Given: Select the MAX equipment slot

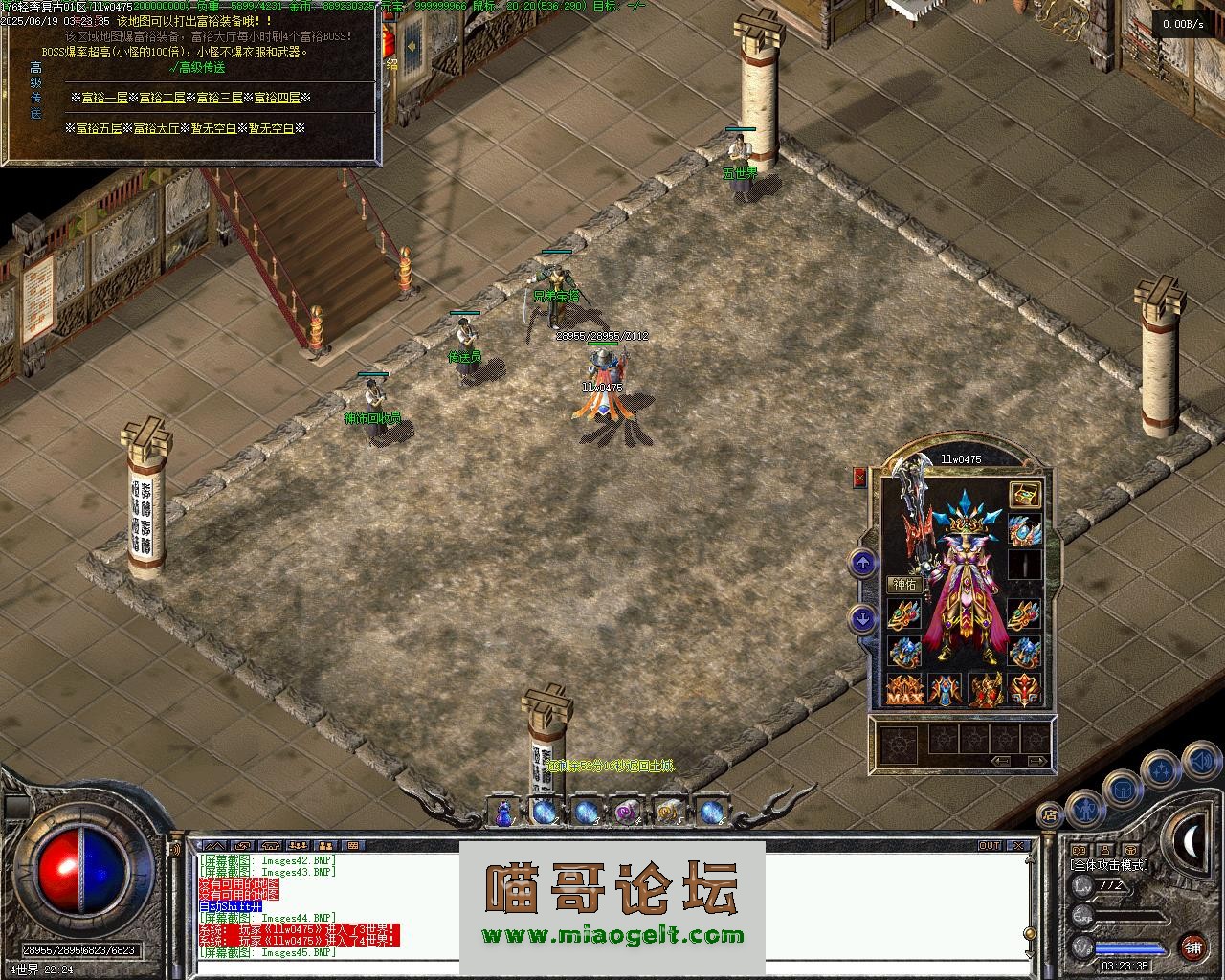Looking at the screenshot, I should click(x=904, y=689).
